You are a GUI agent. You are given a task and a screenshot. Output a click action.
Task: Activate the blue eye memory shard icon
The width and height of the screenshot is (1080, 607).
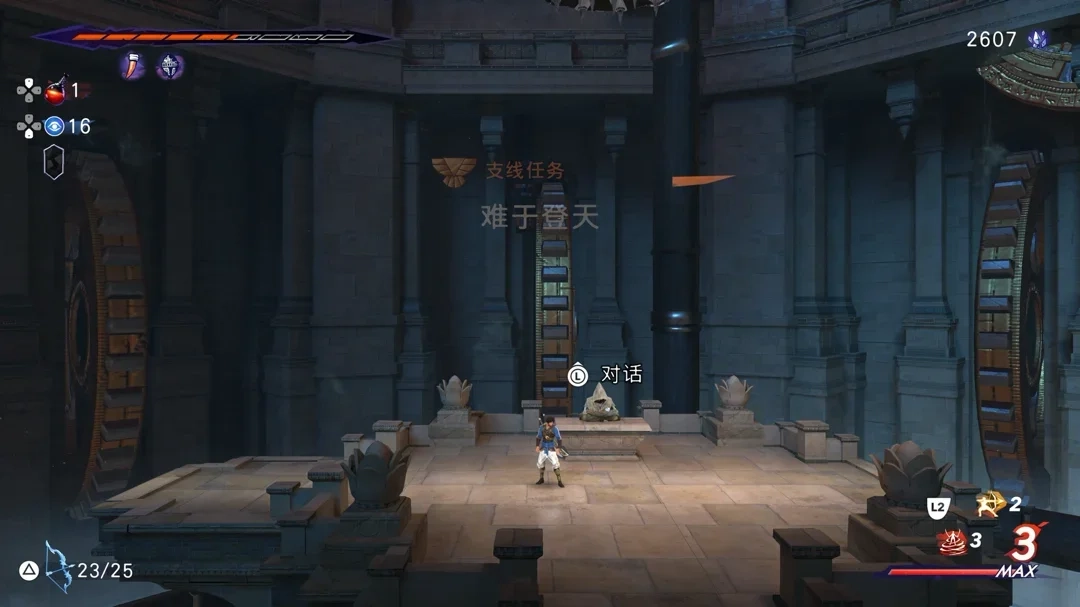[54, 126]
